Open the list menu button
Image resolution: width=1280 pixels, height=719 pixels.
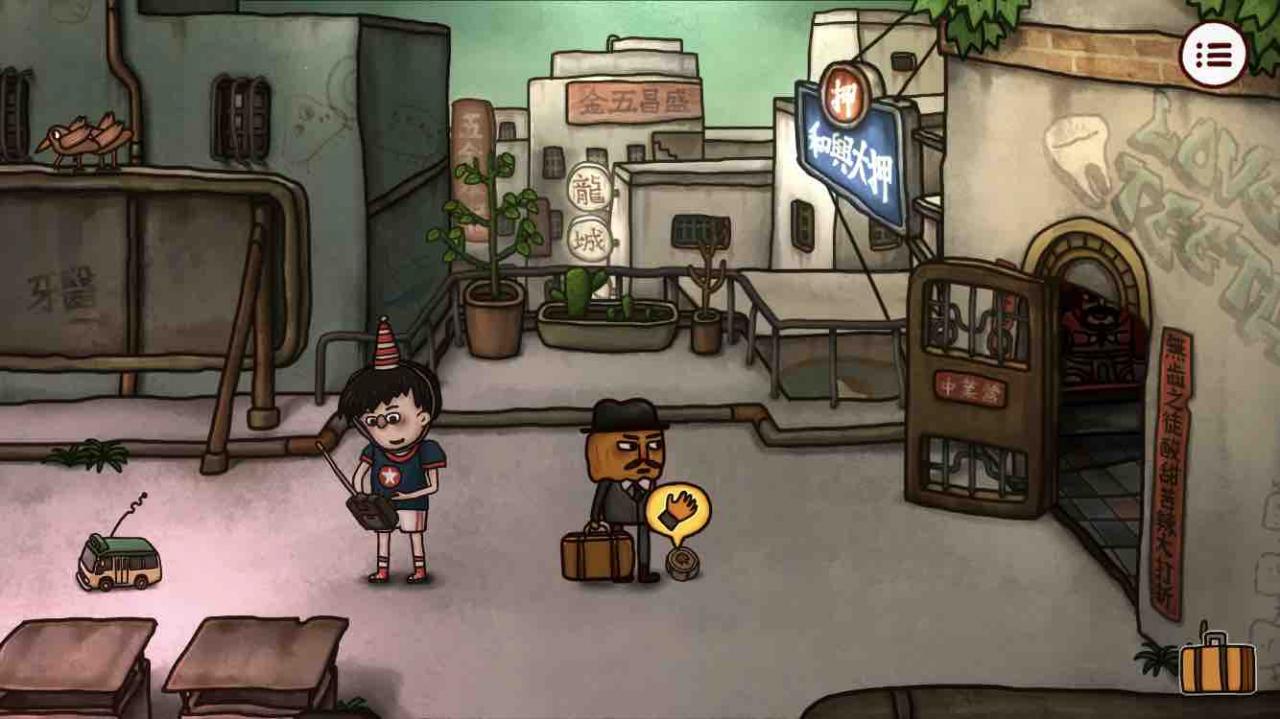pos(1213,54)
